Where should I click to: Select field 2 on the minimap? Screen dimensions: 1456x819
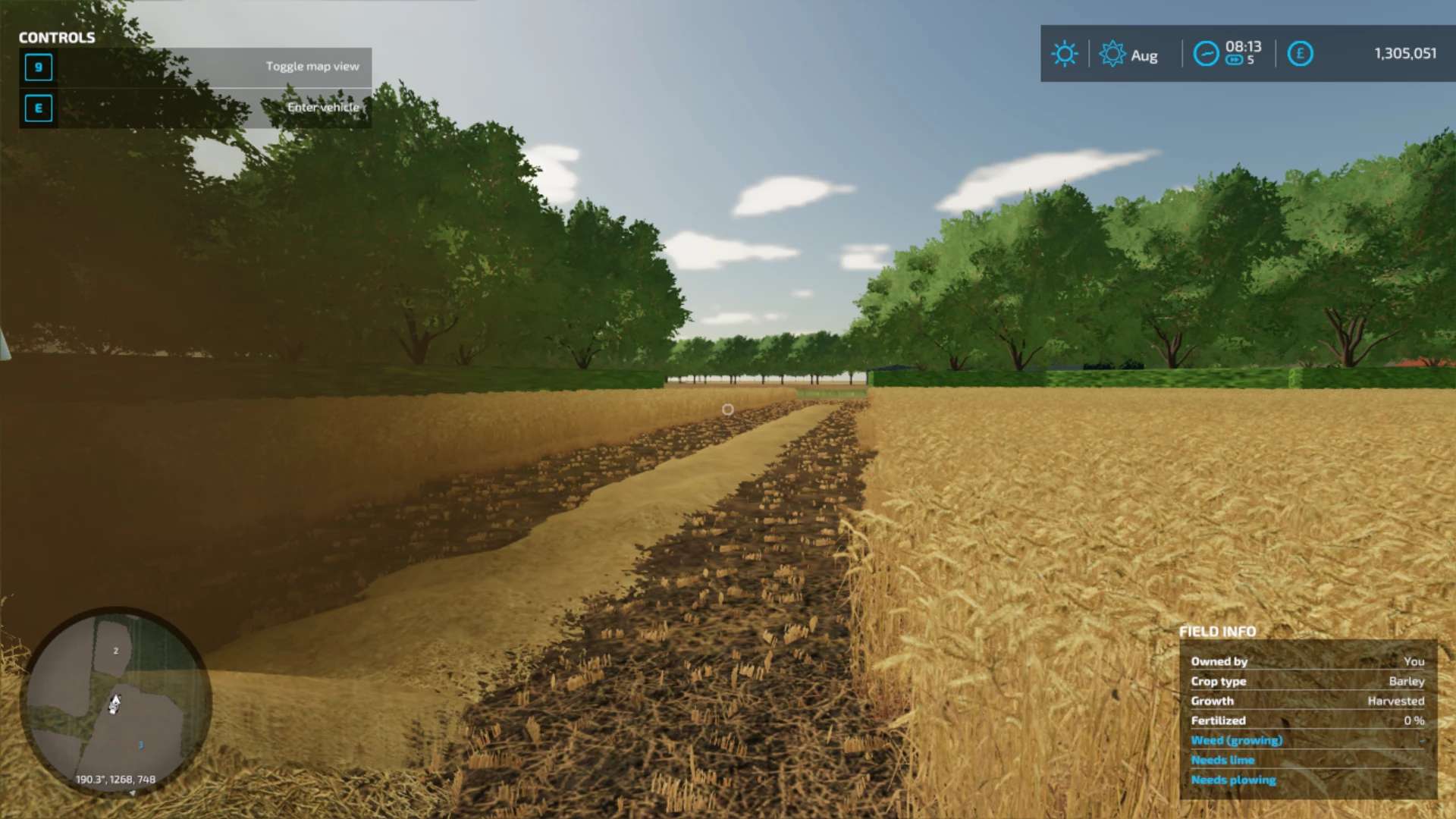click(115, 651)
